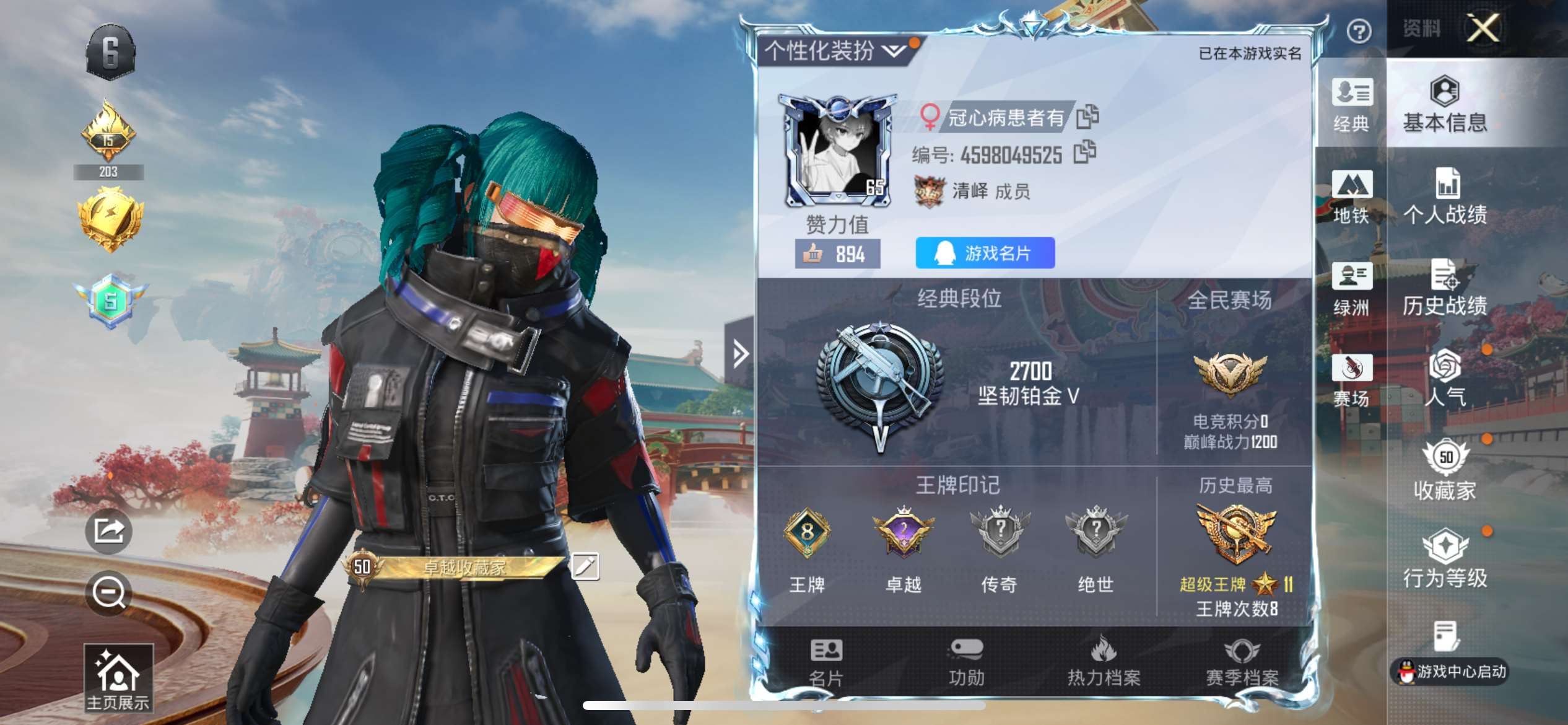Screen dimensions: 1568x725
Task: Open the 行为等级 behavior level section
Action: coord(1445,560)
